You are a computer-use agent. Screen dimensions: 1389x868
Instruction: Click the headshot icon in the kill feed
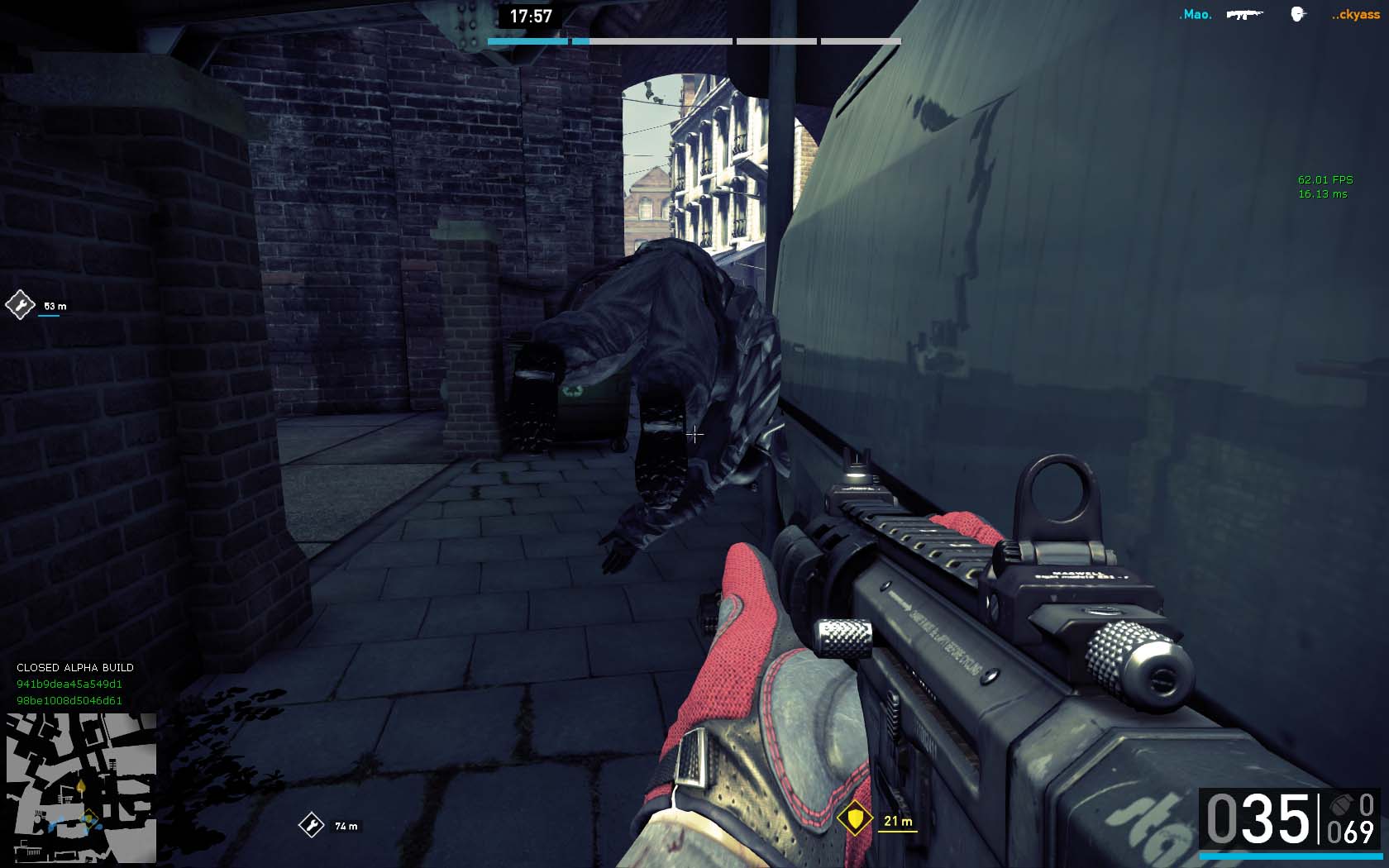coord(1297,15)
